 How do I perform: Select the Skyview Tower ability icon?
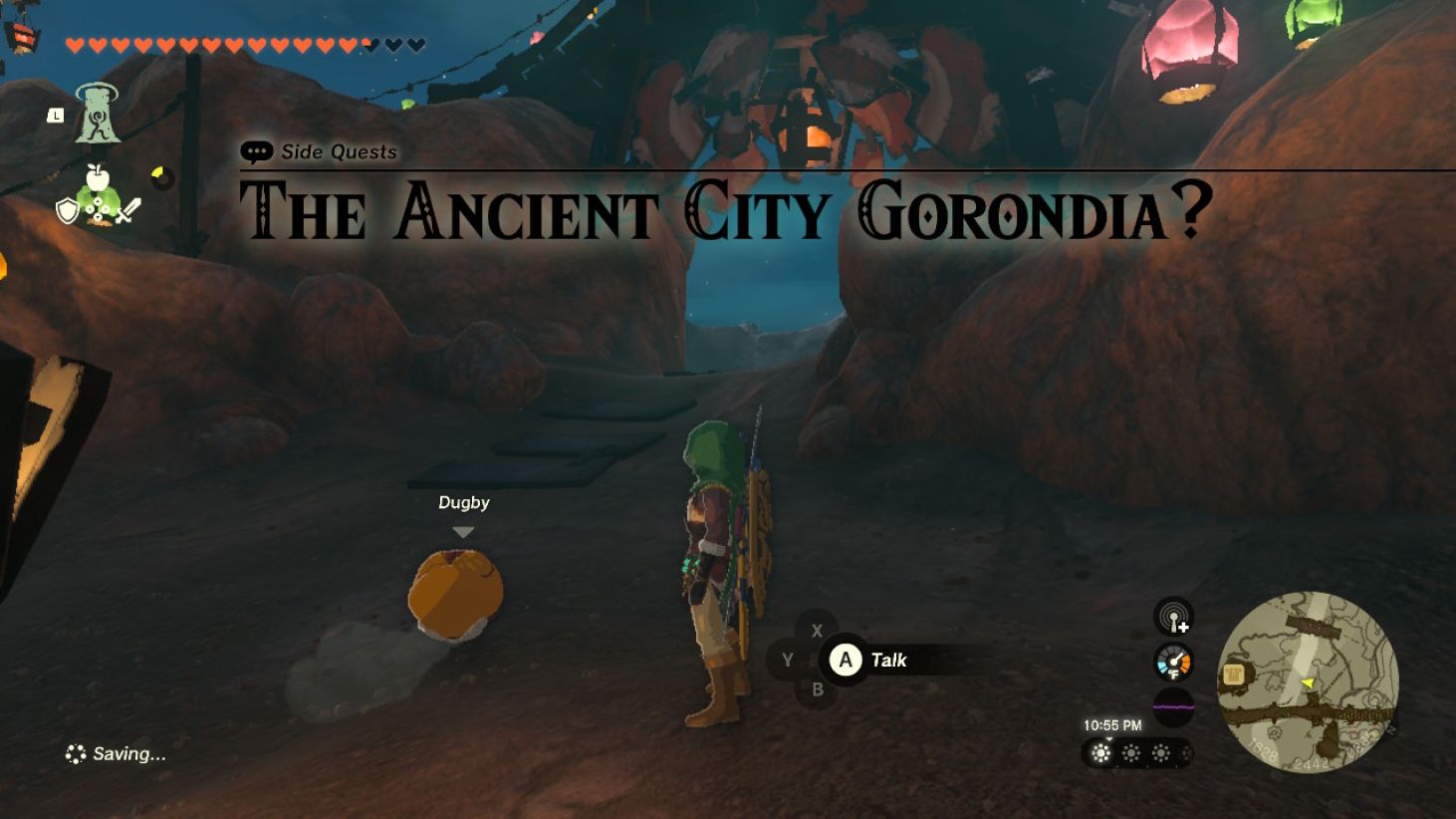click(98, 116)
